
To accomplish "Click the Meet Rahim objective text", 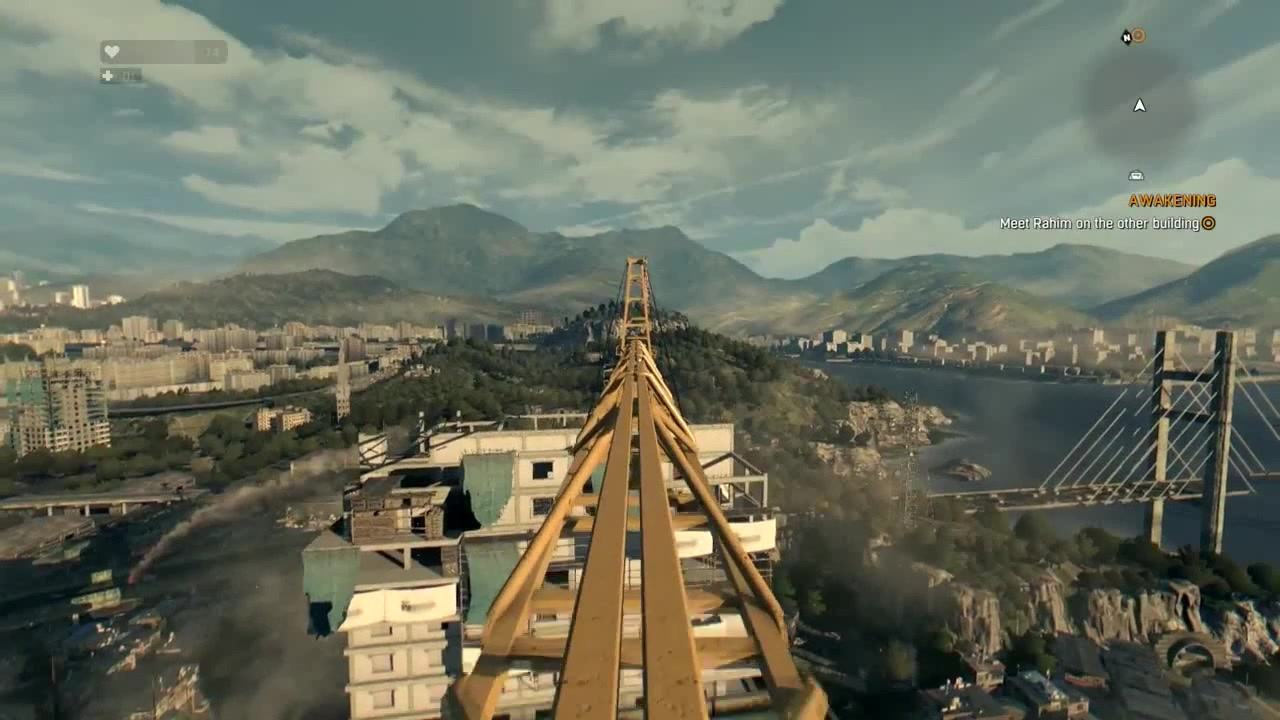I will click(x=1099, y=224).
